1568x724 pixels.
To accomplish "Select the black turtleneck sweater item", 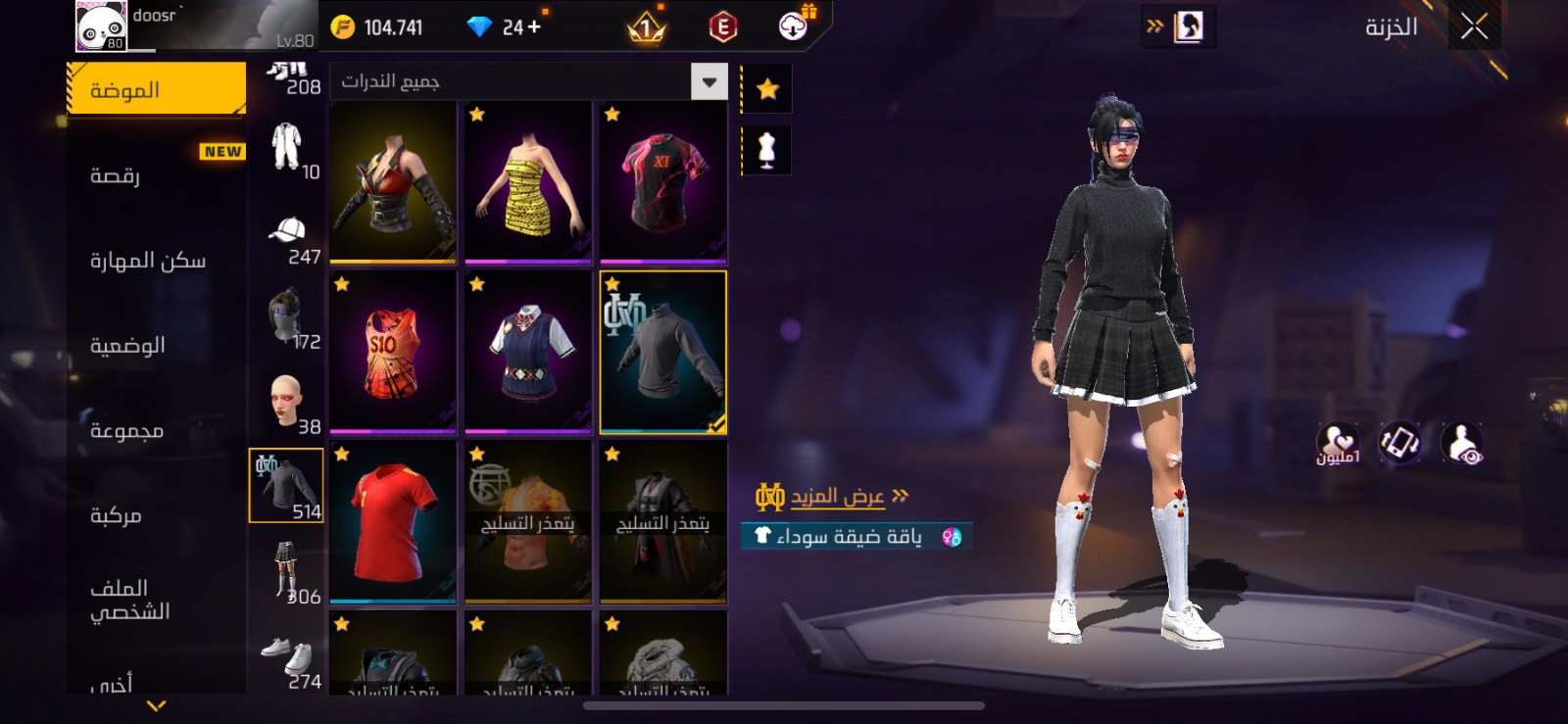I will click(663, 353).
